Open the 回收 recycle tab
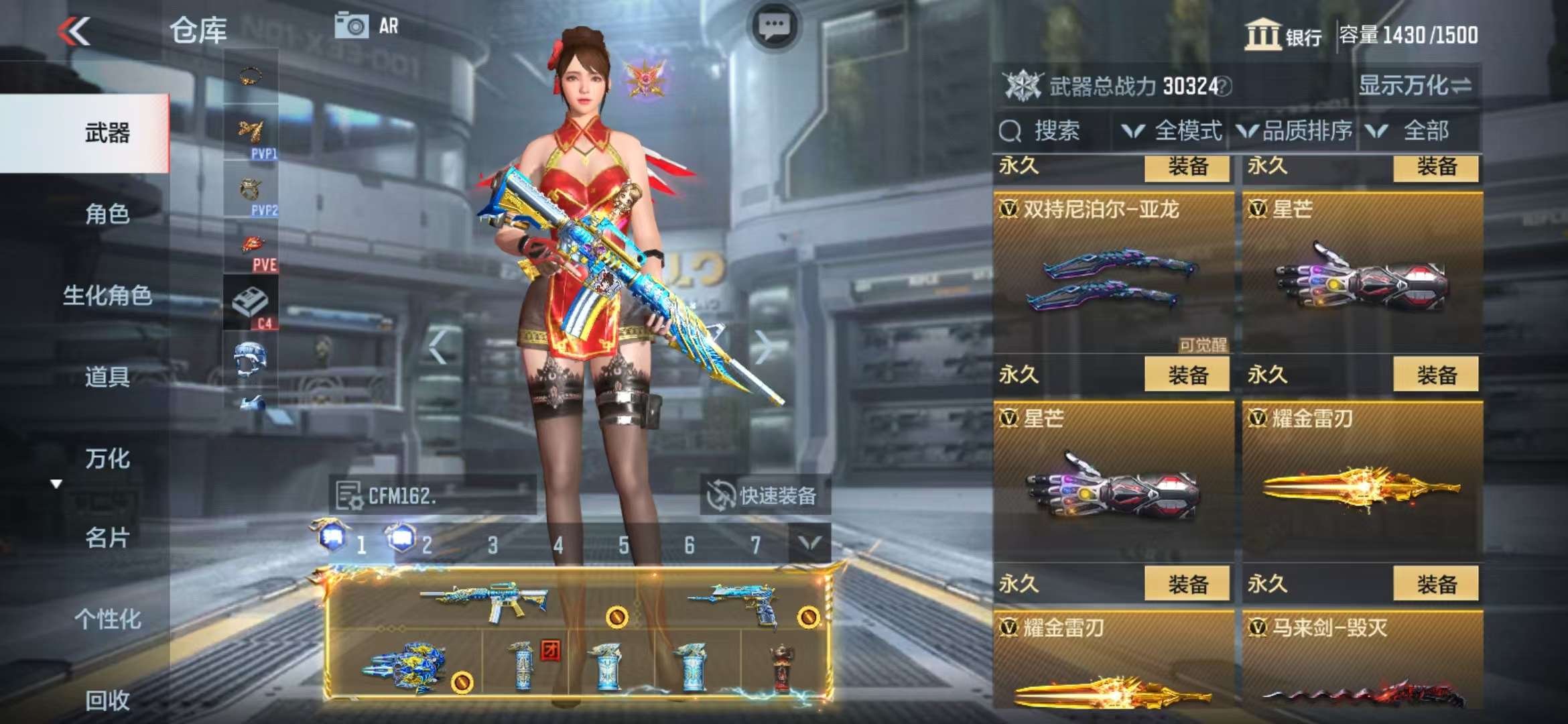Image resolution: width=1568 pixels, height=724 pixels. point(107,700)
